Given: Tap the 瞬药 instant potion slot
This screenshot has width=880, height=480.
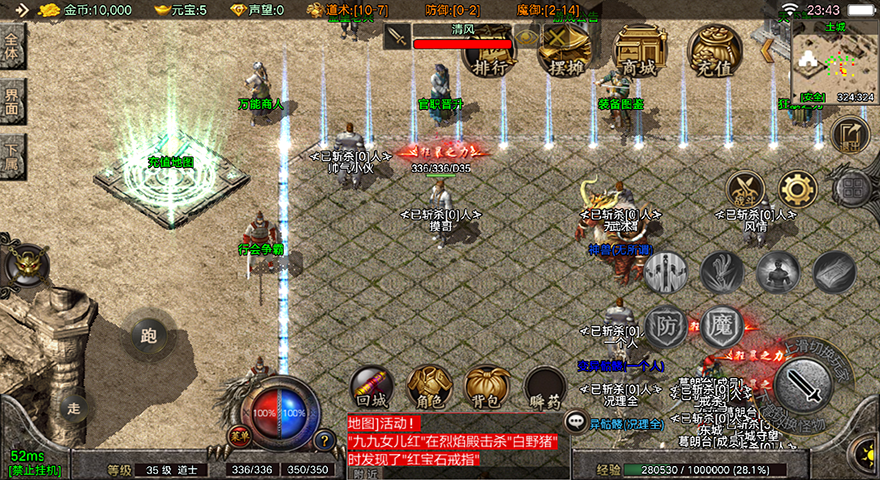Looking at the screenshot, I should pyautogui.click(x=545, y=387).
